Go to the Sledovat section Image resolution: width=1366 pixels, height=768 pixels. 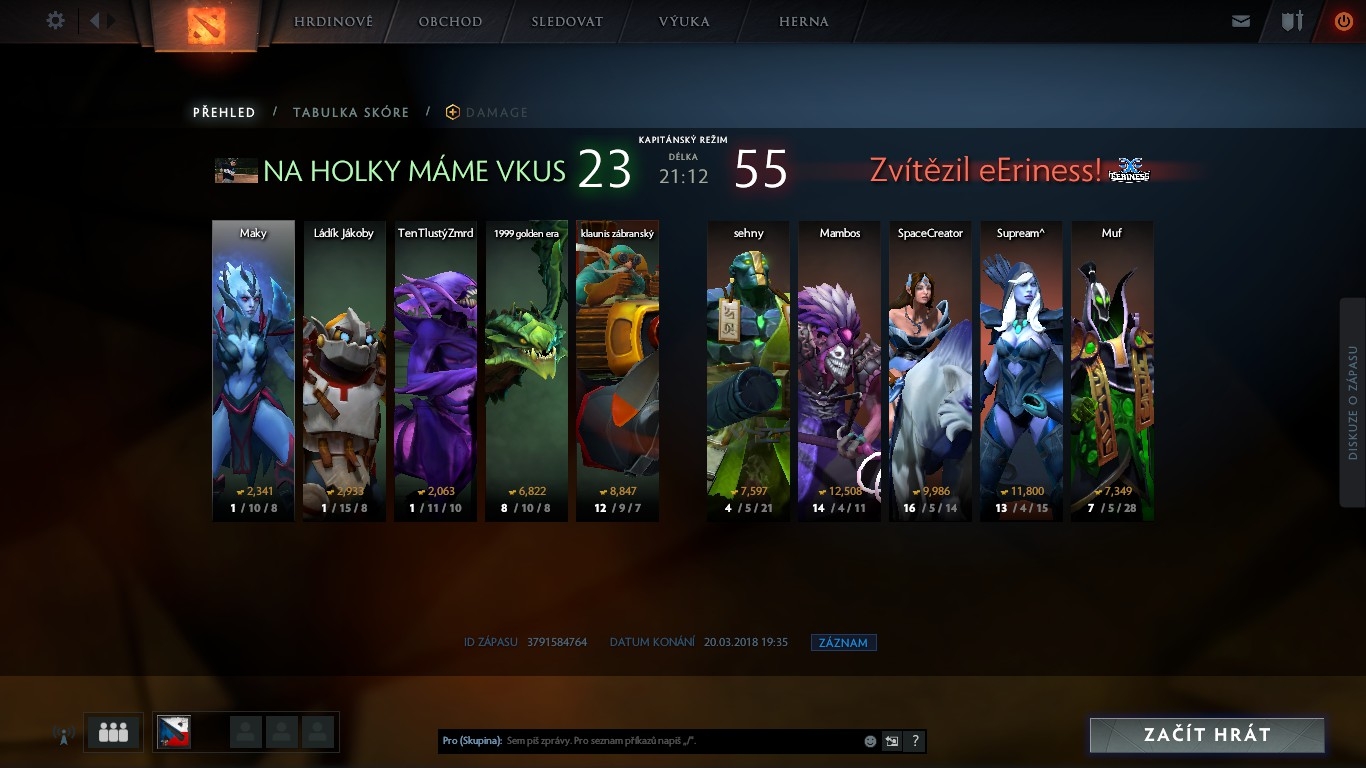(x=567, y=21)
